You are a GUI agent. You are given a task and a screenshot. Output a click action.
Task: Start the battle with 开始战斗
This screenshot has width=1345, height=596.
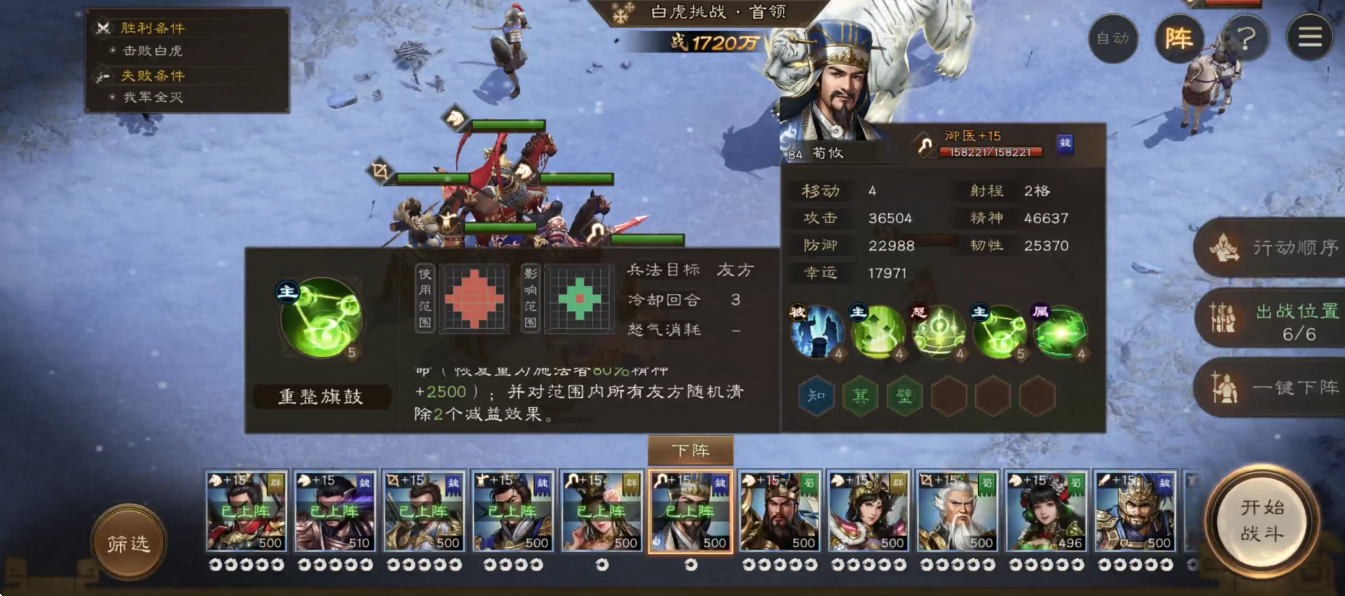tap(1261, 520)
